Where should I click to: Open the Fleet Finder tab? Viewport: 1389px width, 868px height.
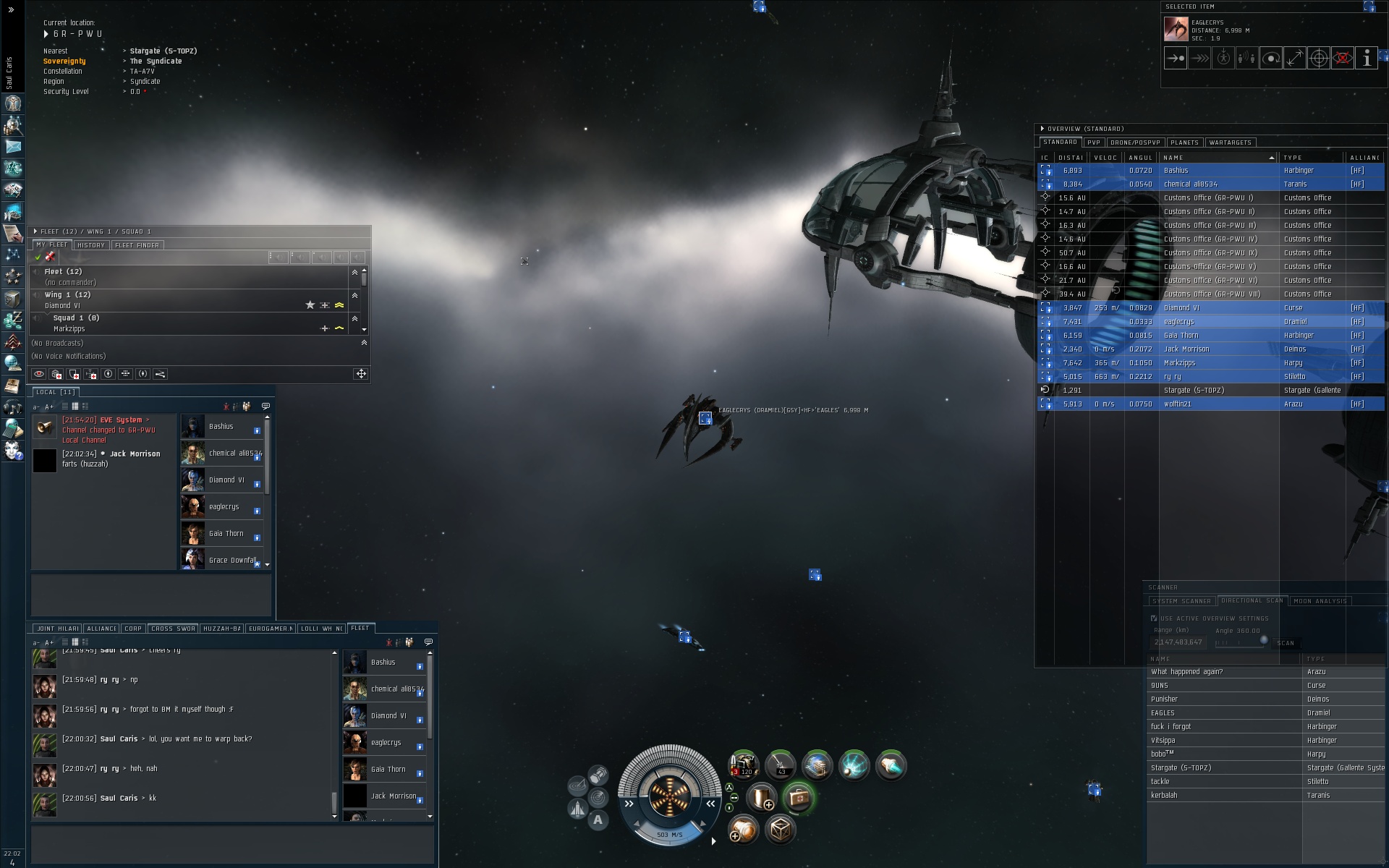pyautogui.click(x=137, y=245)
